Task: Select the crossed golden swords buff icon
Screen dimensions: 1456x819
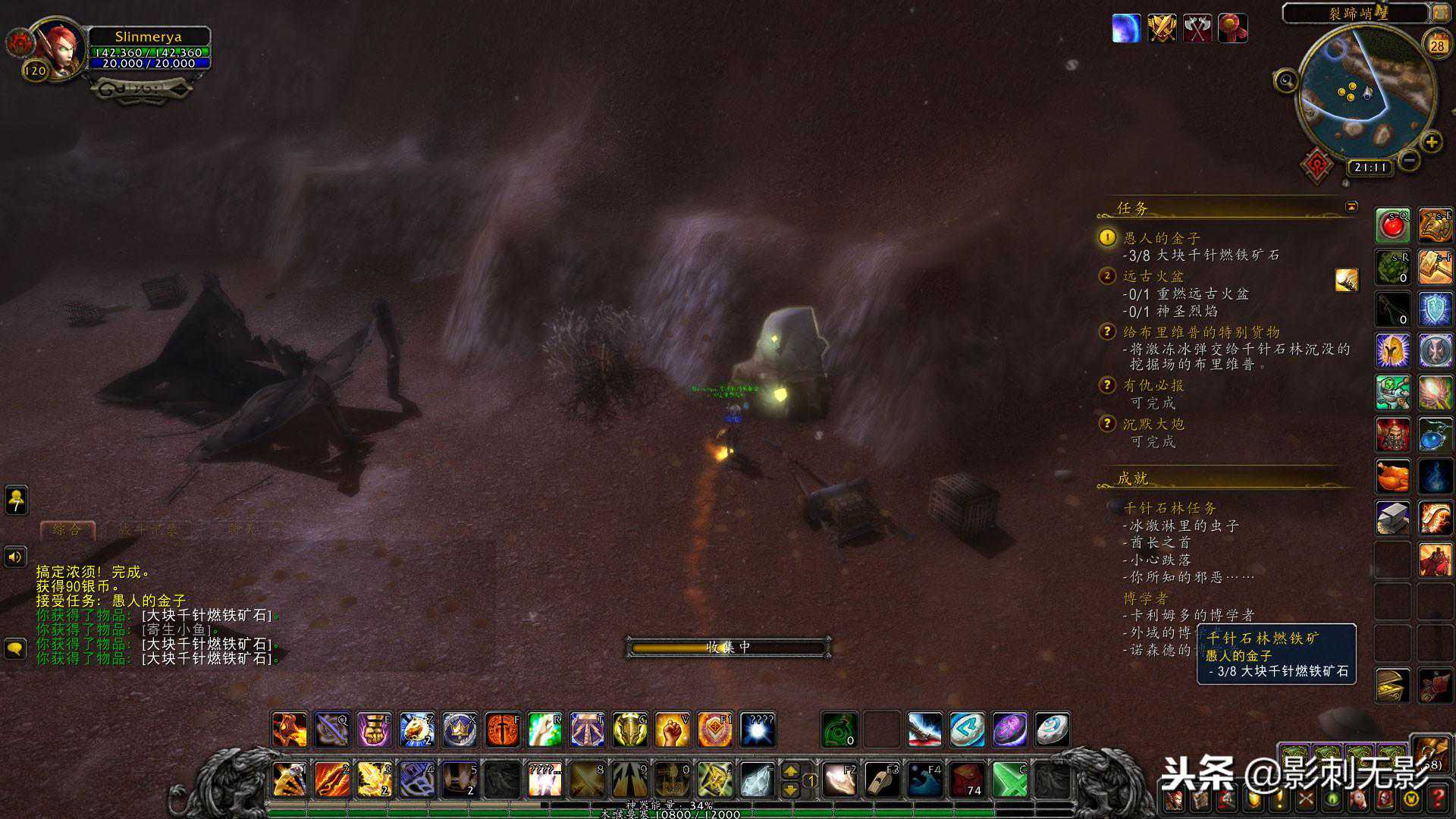Action: click(1162, 29)
